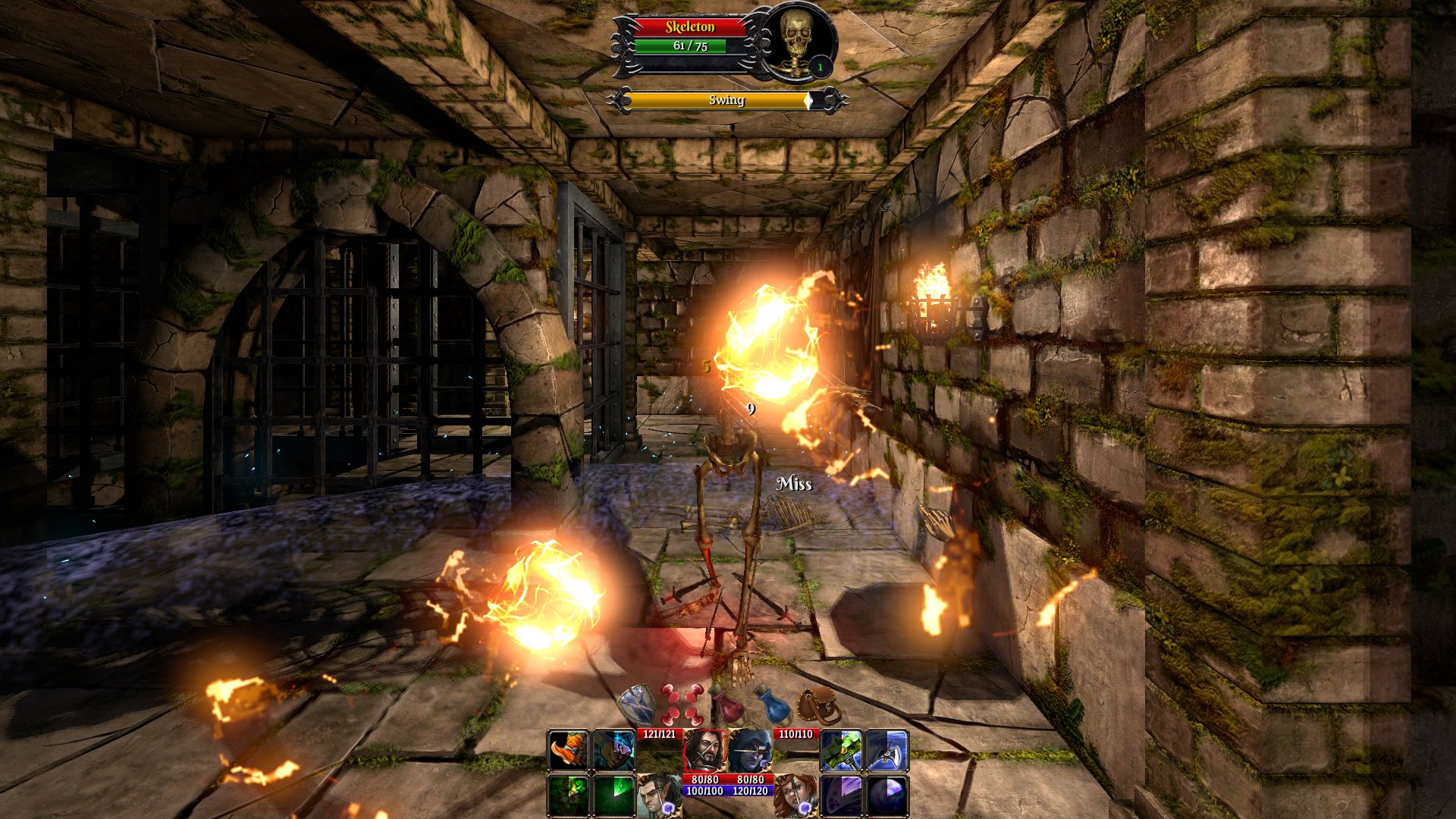Viewport: 1456px width, 819px height.
Task: Click the Skeleton target skull portrait
Action: (x=795, y=40)
